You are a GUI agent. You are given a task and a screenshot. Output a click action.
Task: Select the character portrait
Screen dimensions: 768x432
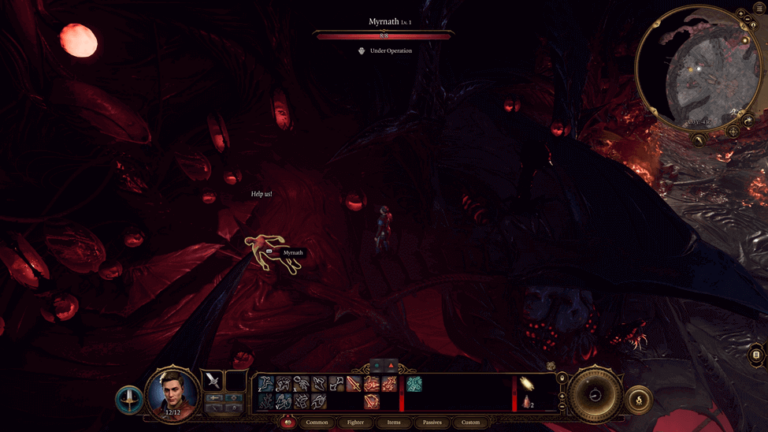coord(173,392)
